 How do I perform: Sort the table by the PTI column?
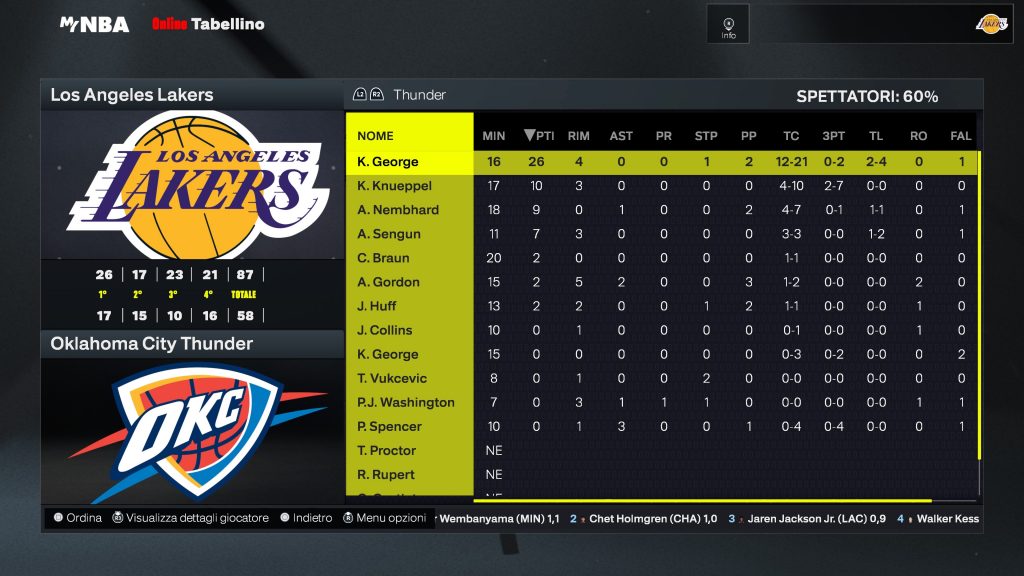click(540, 136)
